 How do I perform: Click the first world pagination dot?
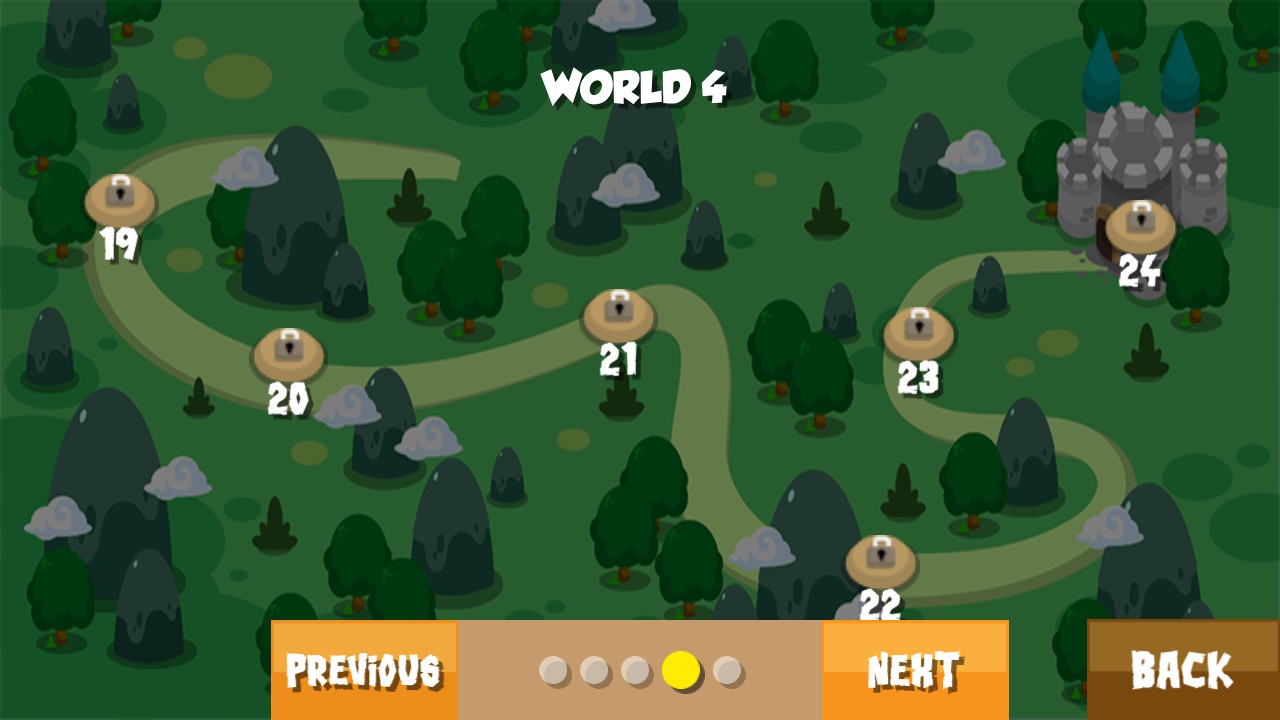coord(555,672)
